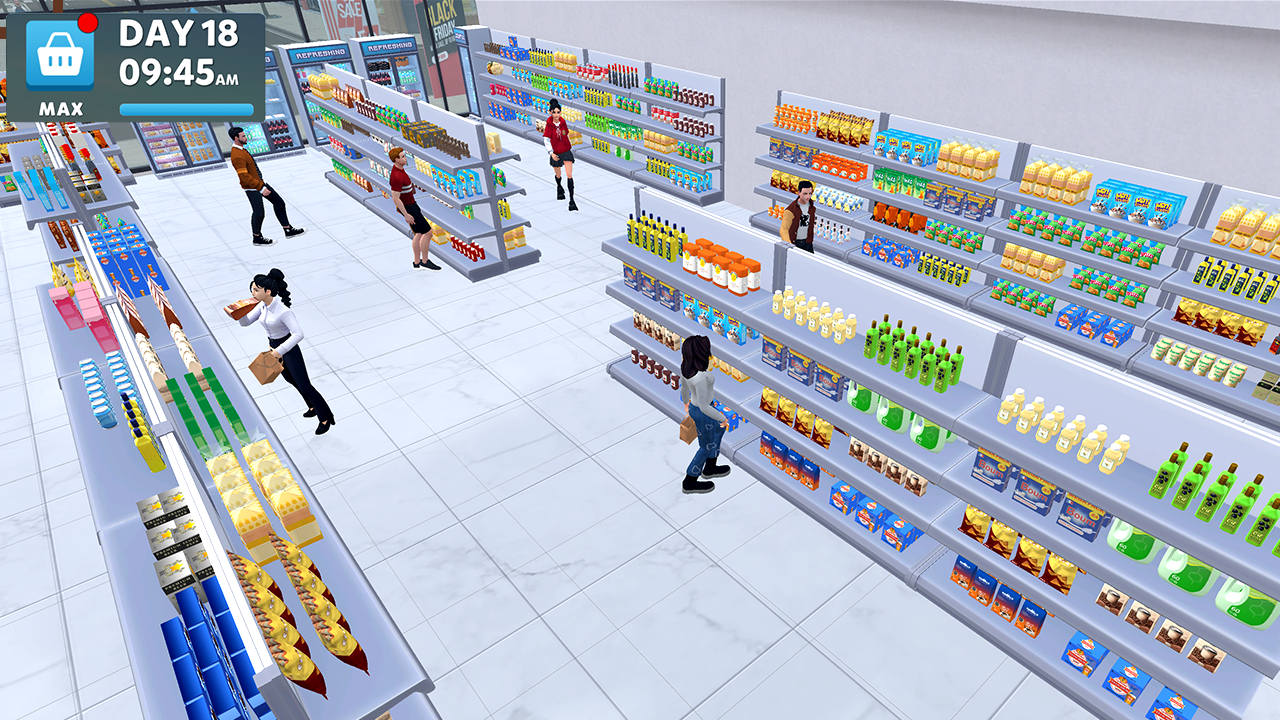This screenshot has height=720, width=1280.
Task: Click the man in brown jacket near the freezers
Action: (258, 180)
